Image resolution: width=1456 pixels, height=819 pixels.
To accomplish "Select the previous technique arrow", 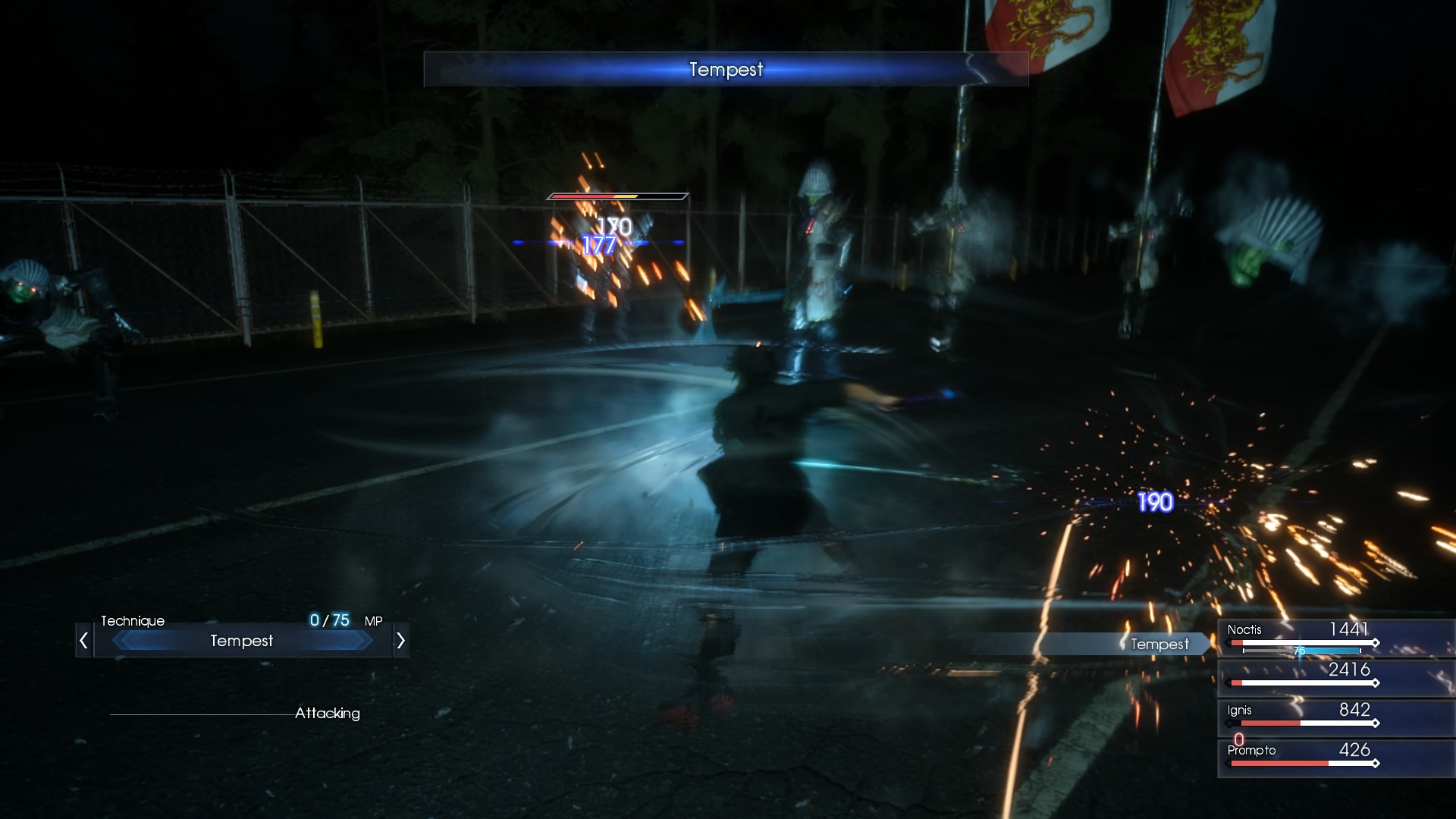I will click(84, 641).
